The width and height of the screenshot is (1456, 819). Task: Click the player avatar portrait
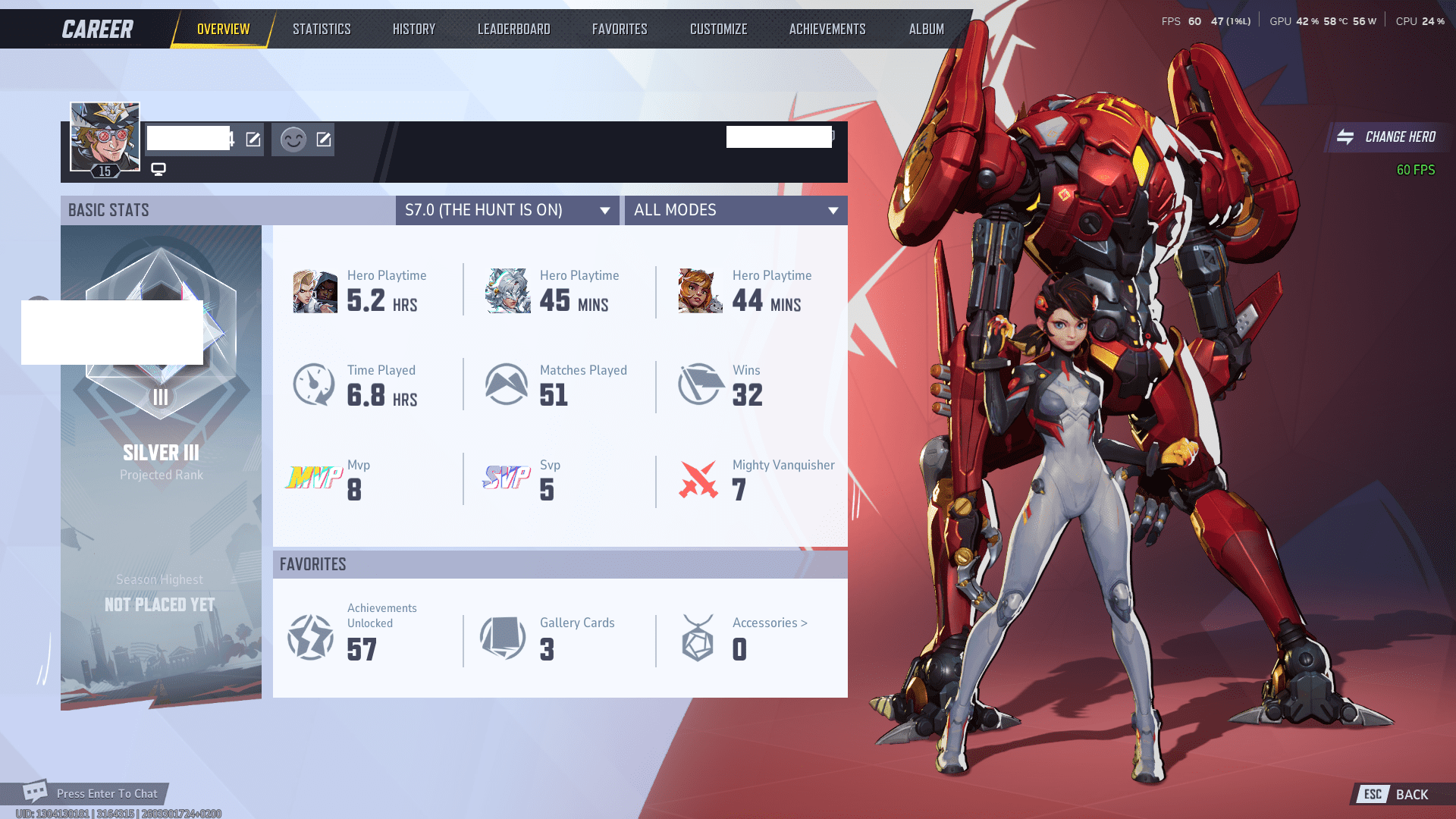point(105,135)
